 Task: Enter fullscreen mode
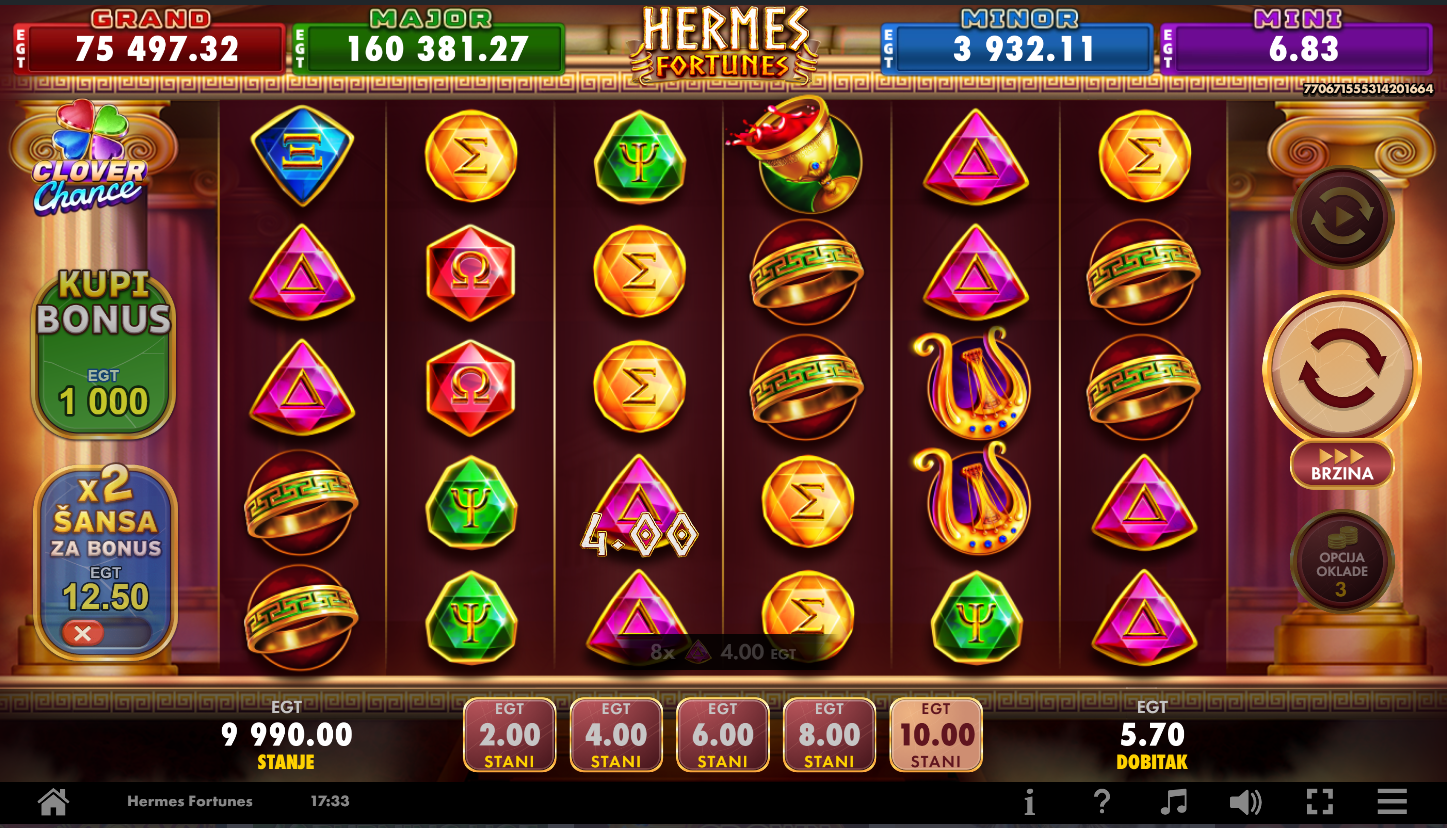pos(1320,801)
